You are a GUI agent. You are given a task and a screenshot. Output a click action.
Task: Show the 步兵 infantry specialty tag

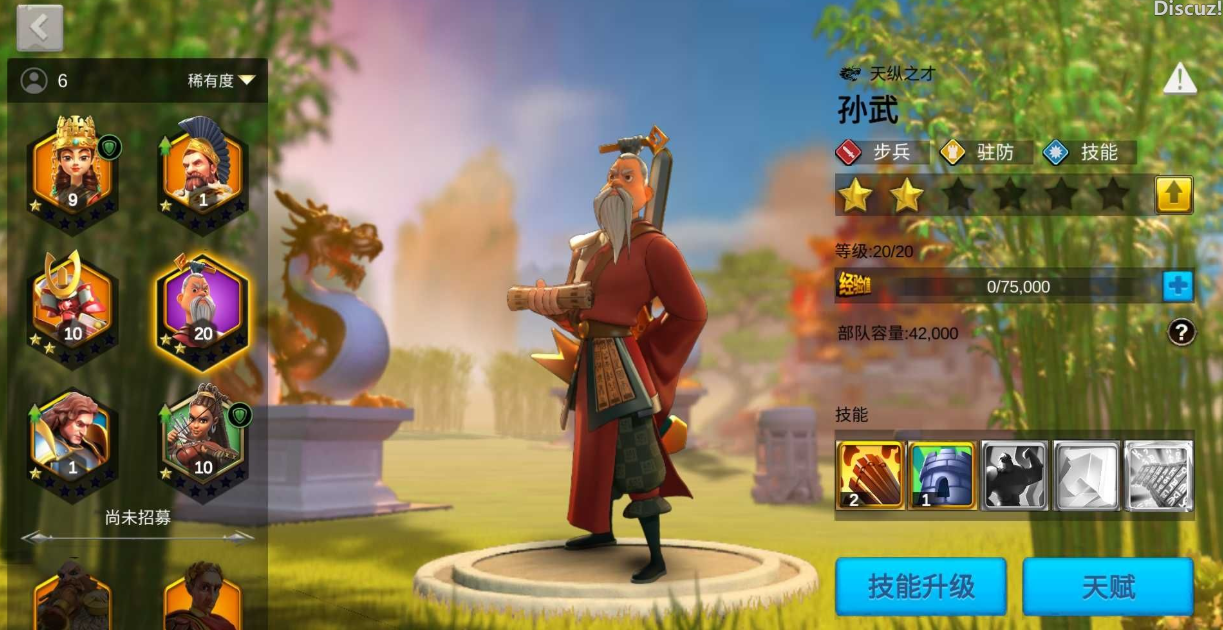coord(882,152)
